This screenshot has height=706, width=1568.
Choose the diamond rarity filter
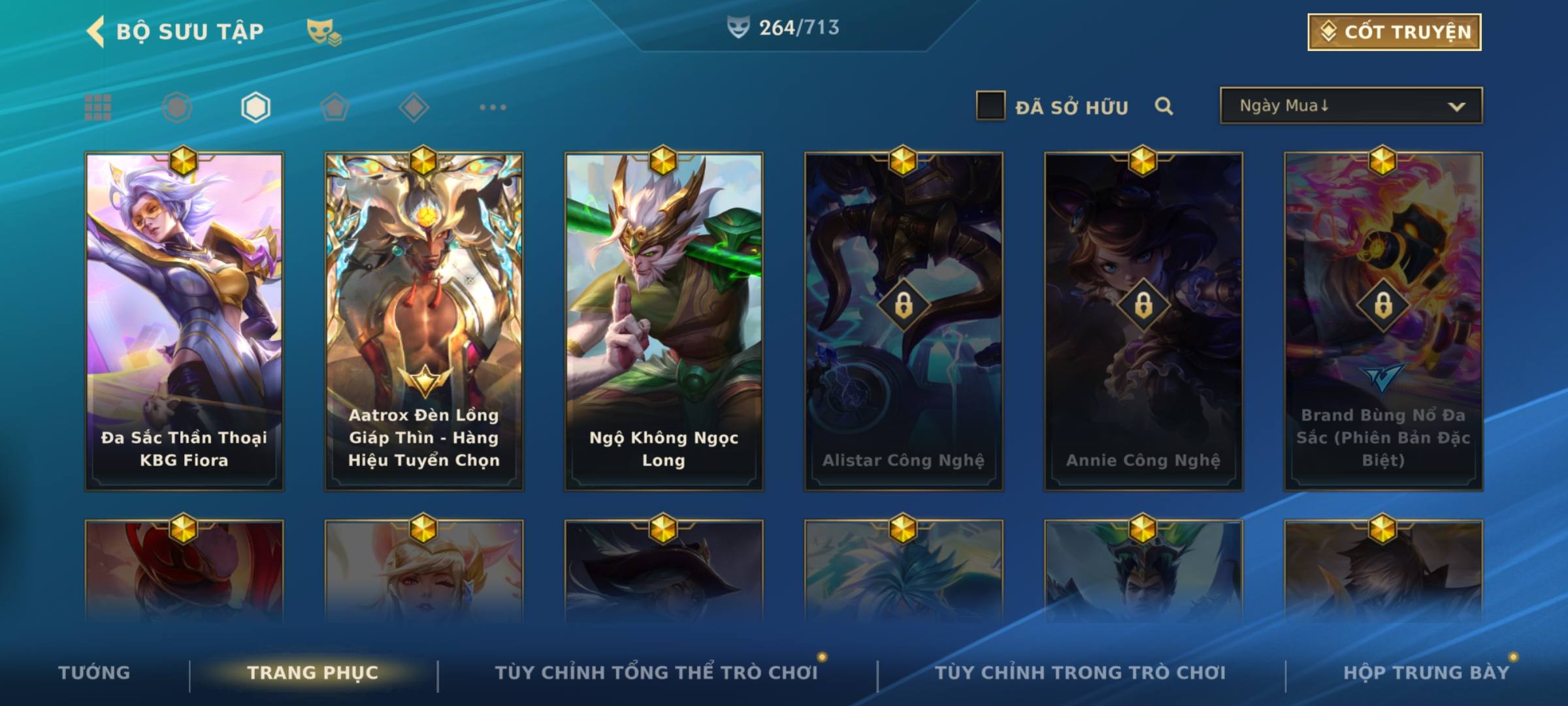tap(414, 107)
